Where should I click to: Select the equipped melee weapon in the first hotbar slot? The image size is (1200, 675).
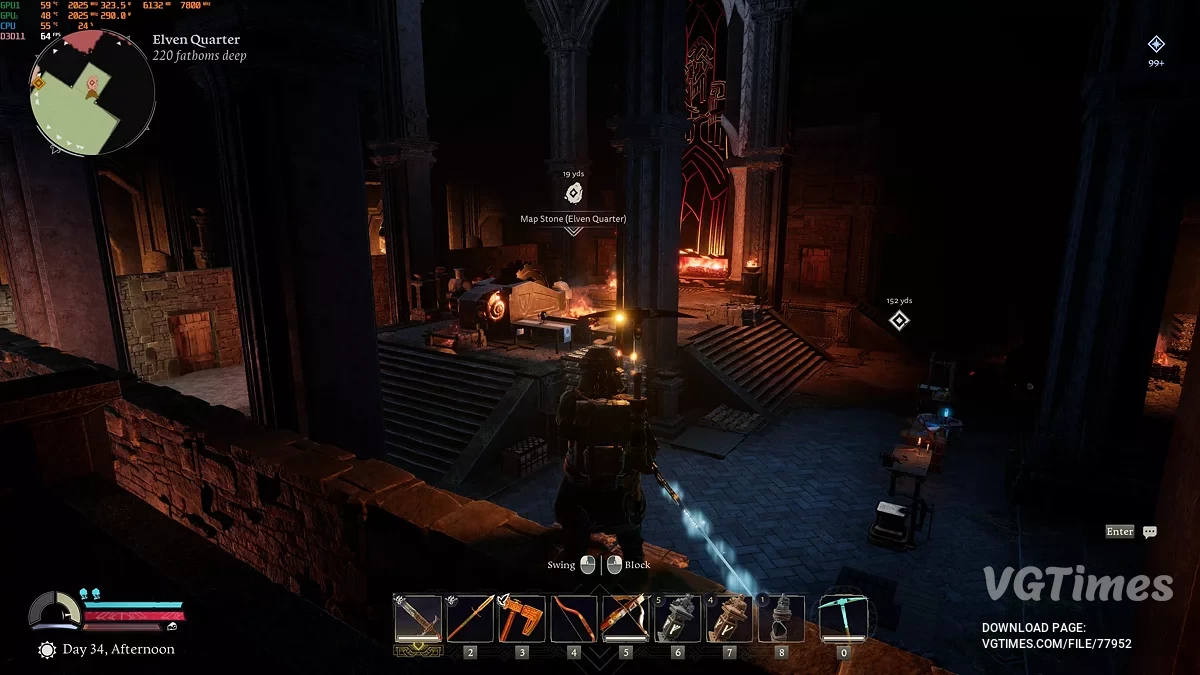[418, 618]
